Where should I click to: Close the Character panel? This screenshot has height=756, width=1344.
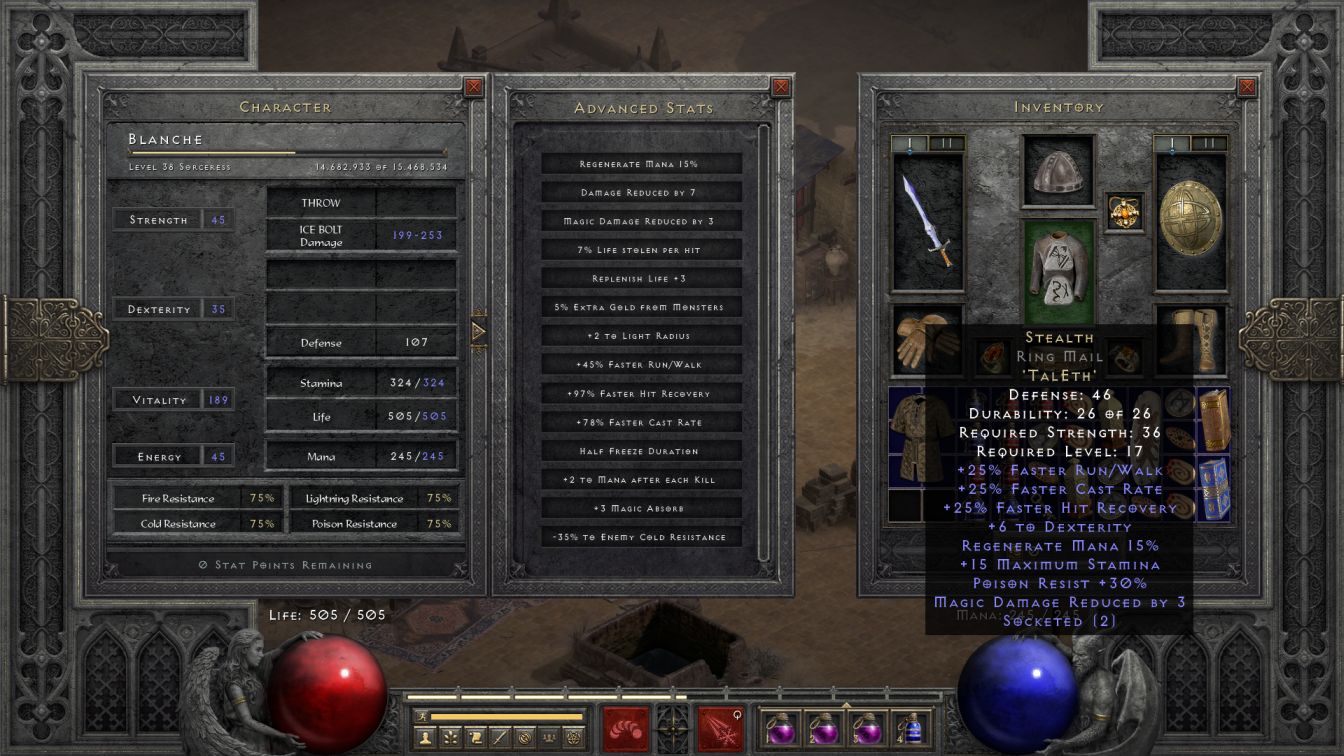[x=474, y=87]
